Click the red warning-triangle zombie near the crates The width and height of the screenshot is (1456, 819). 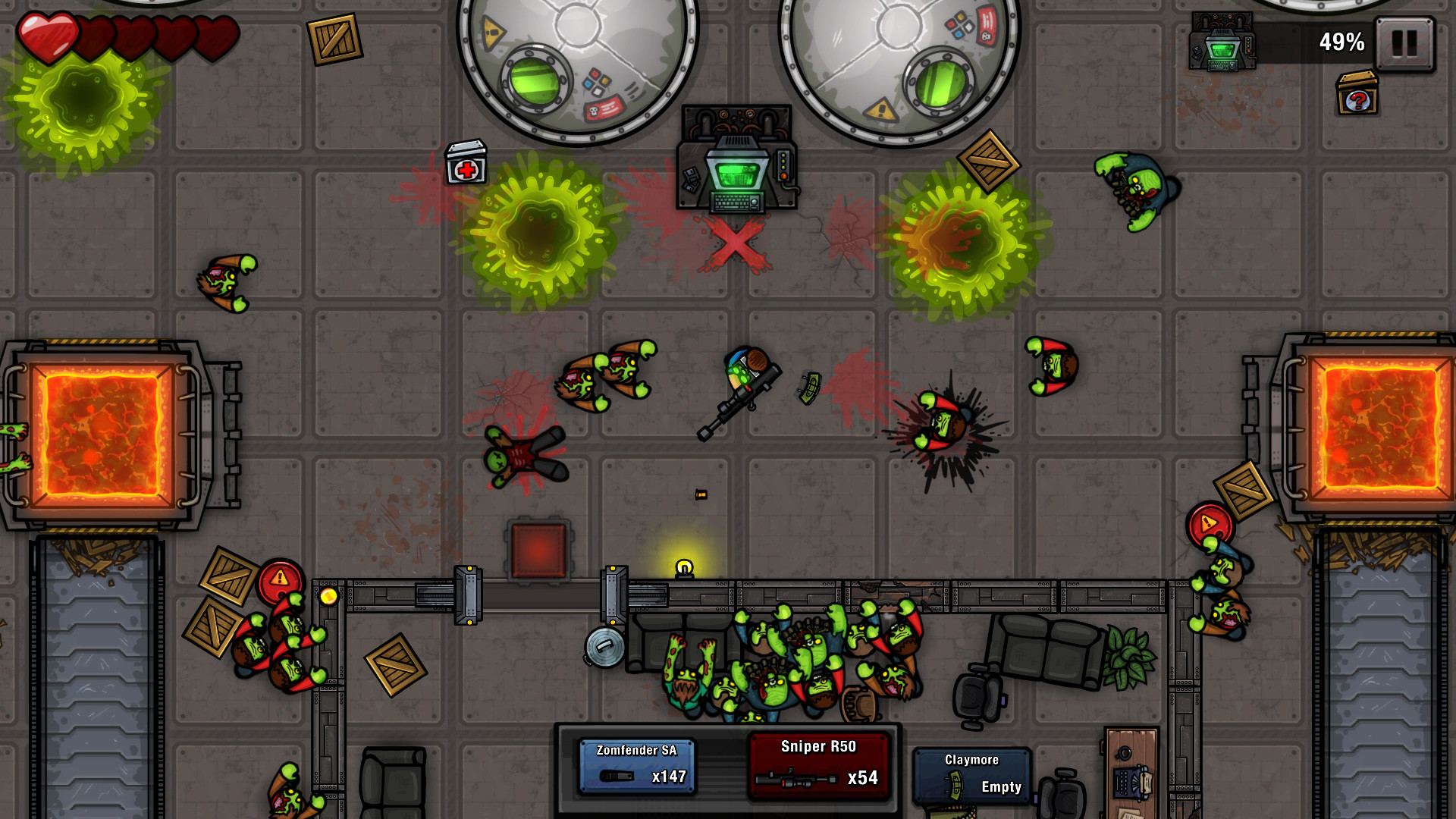tap(280, 581)
